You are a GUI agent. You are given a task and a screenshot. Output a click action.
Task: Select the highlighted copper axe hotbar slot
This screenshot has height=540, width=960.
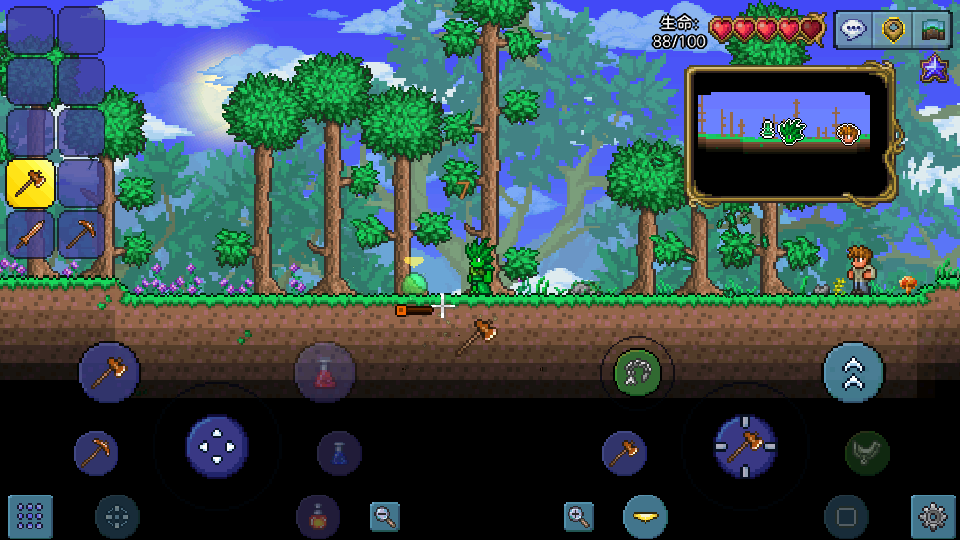[31, 183]
